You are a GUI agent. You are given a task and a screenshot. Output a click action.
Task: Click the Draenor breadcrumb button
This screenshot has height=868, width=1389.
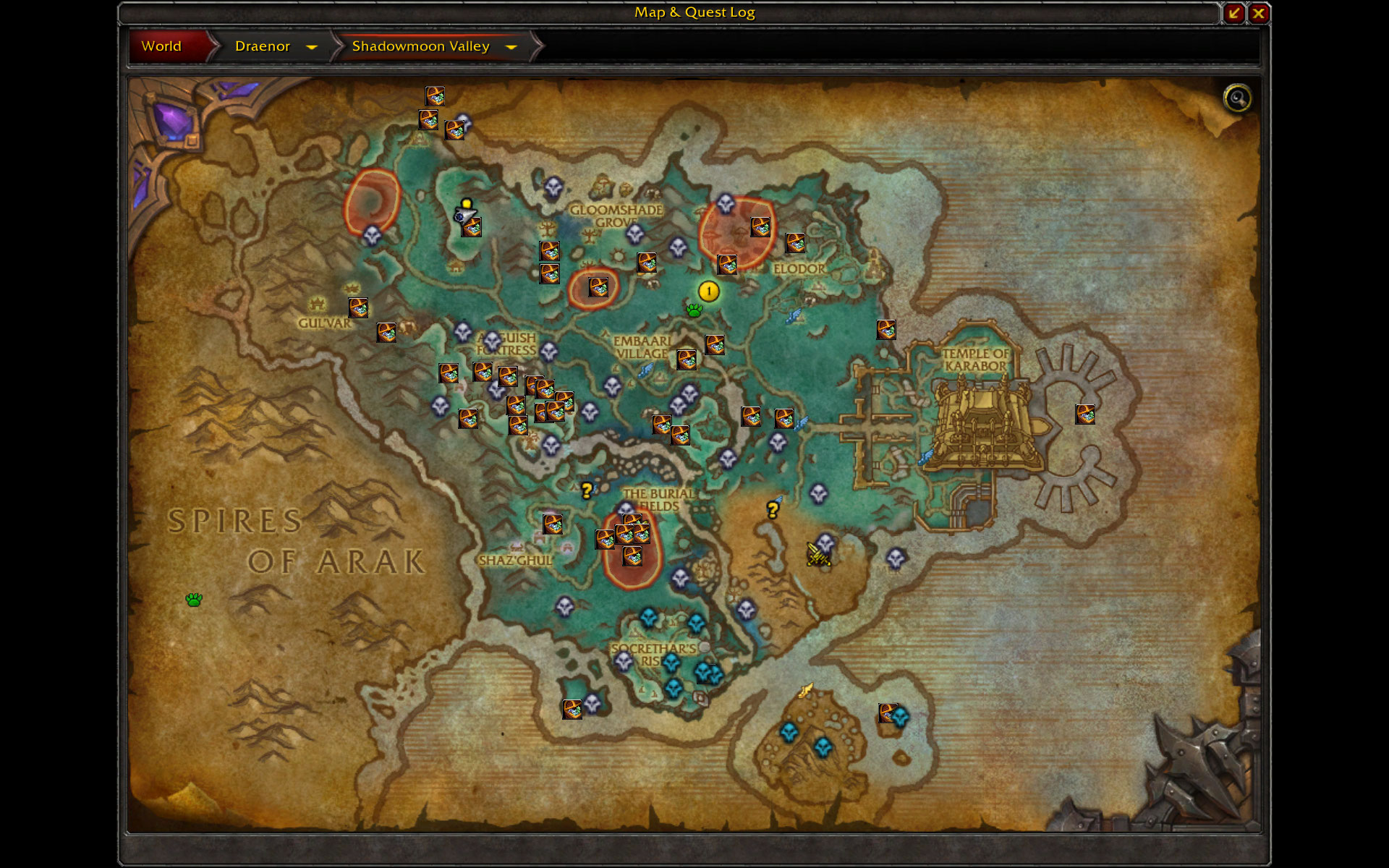tap(263, 46)
